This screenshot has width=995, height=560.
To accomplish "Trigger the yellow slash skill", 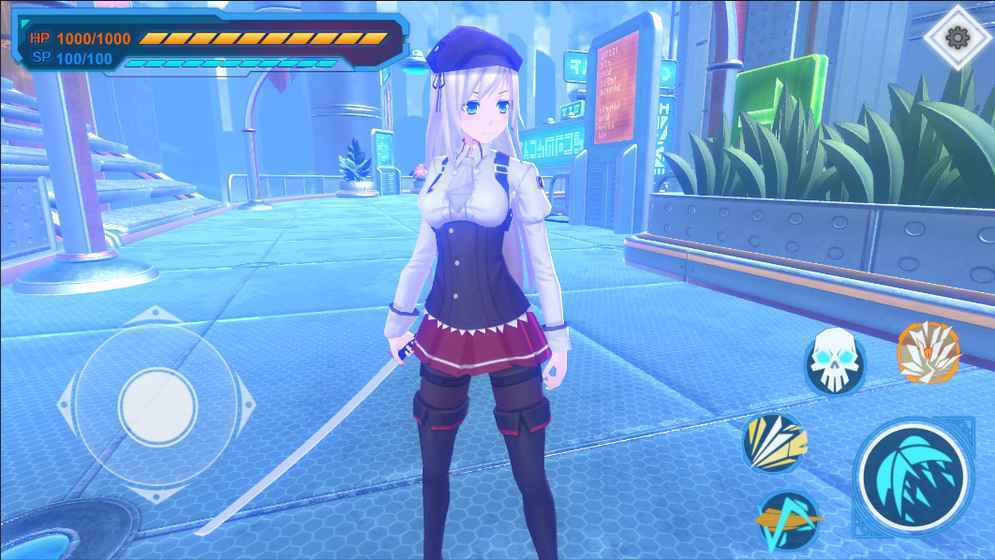I will [x=775, y=443].
